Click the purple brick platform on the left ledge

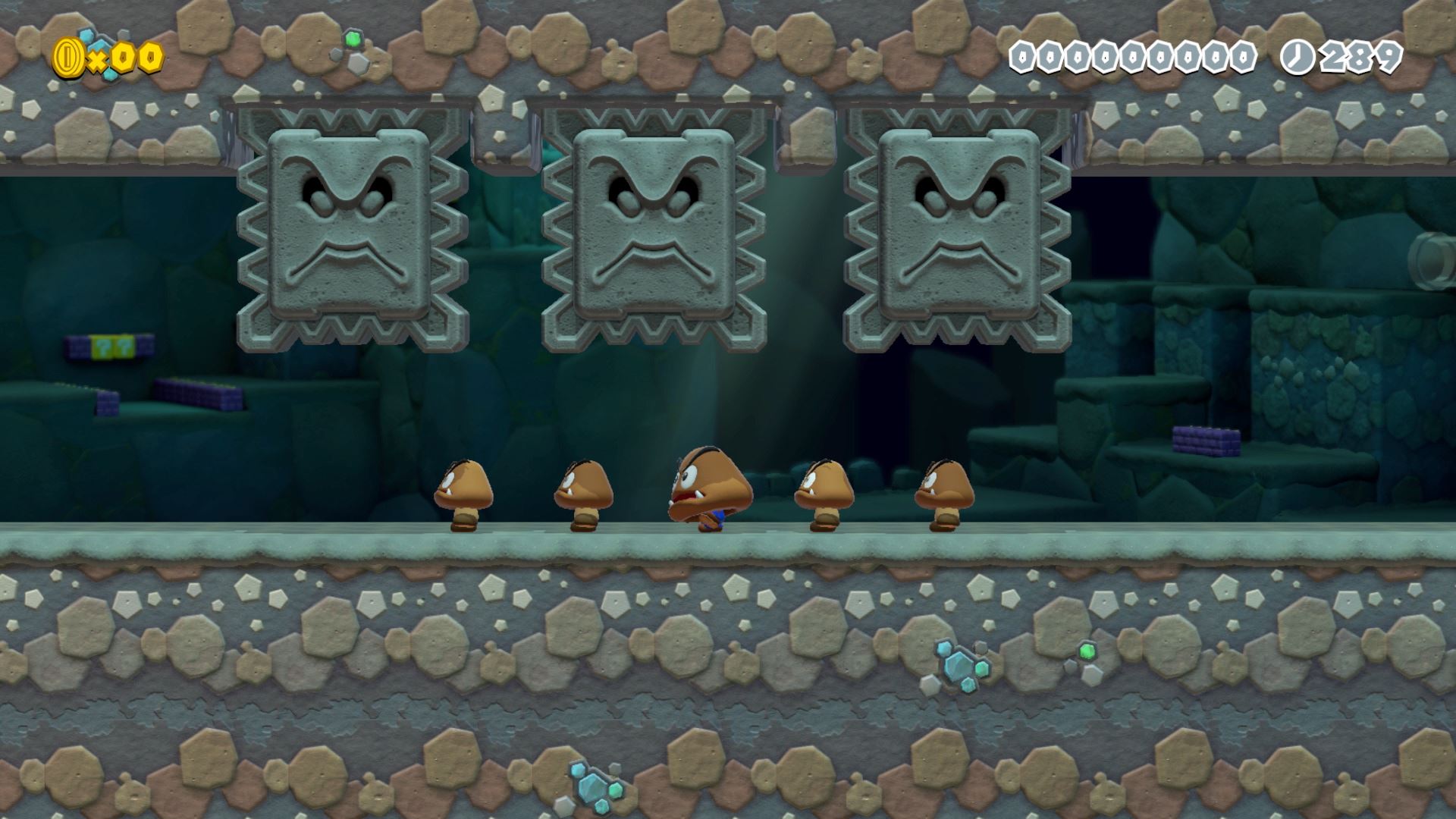click(x=197, y=394)
